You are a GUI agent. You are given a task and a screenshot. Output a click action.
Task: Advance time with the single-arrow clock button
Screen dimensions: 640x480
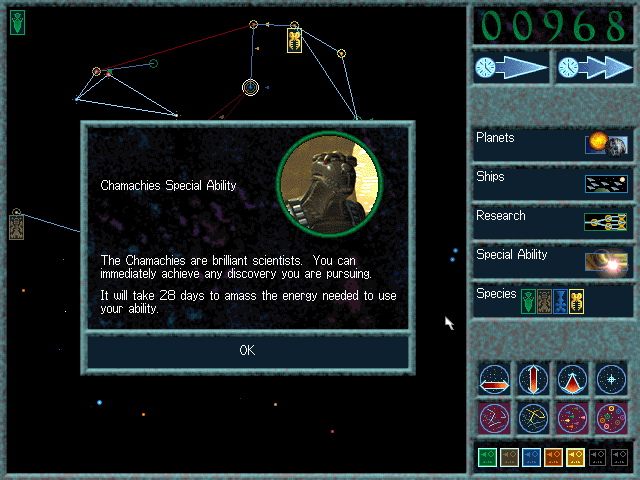click(x=511, y=67)
